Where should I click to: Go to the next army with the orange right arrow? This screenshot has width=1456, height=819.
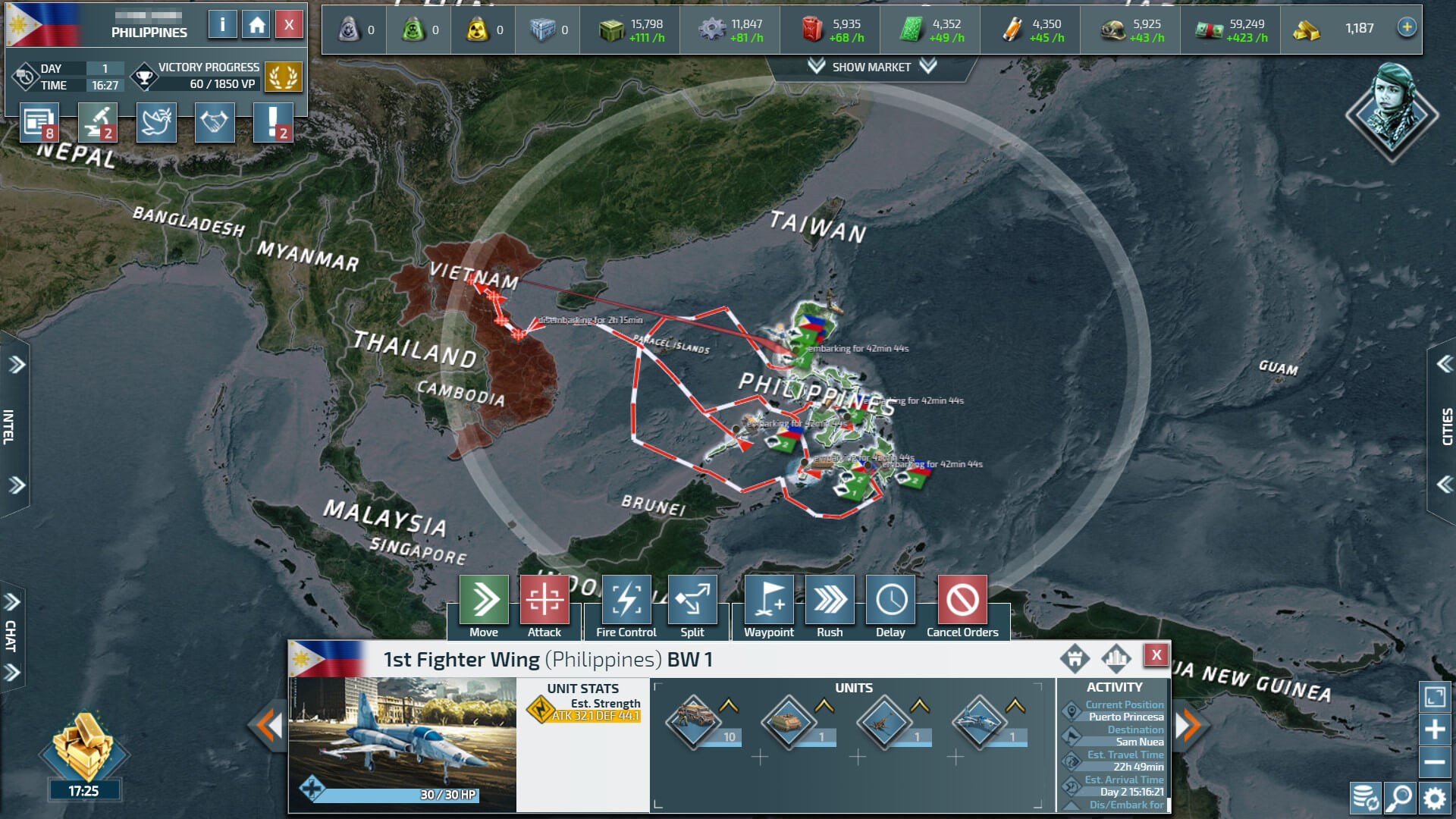(1188, 726)
